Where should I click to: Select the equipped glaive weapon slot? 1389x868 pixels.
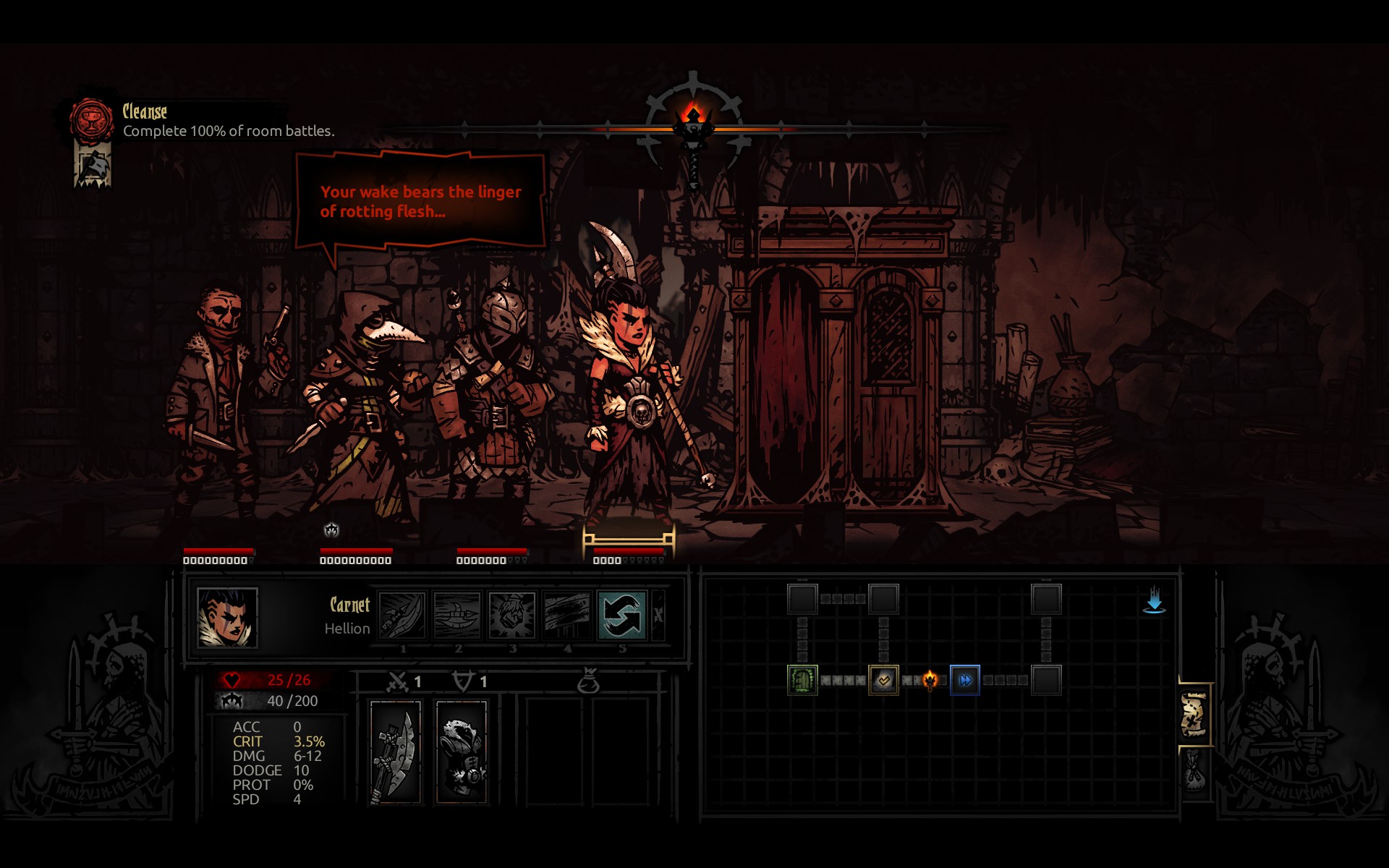click(x=395, y=752)
